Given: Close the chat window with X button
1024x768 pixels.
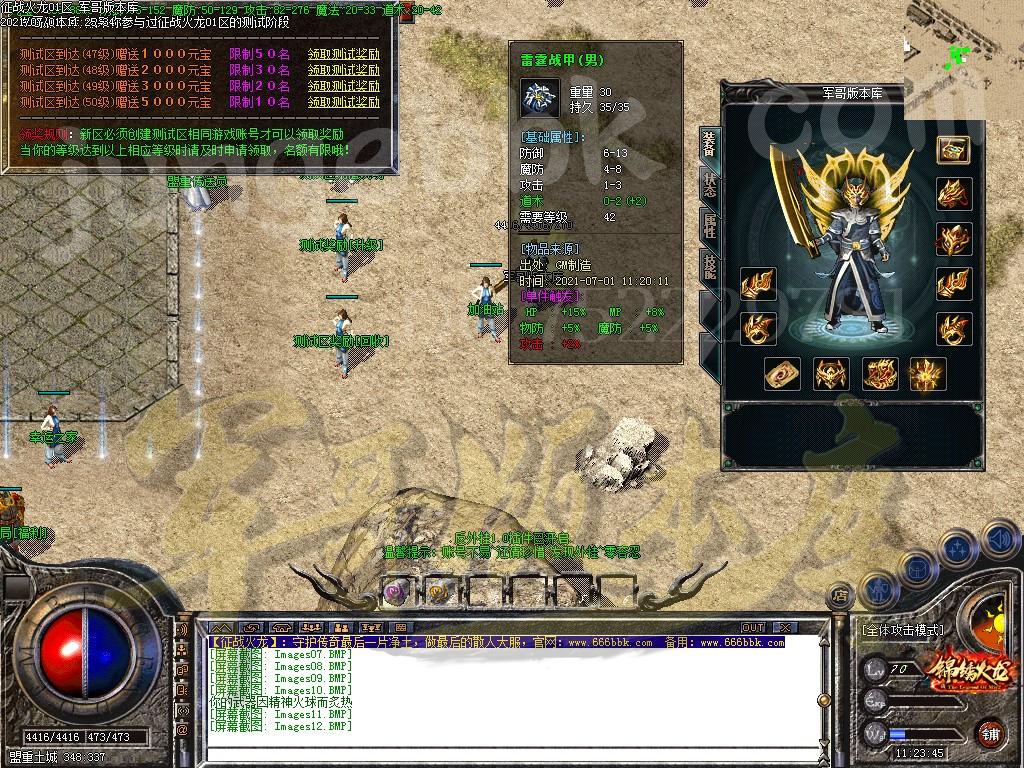Looking at the screenshot, I should coord(786,627).
